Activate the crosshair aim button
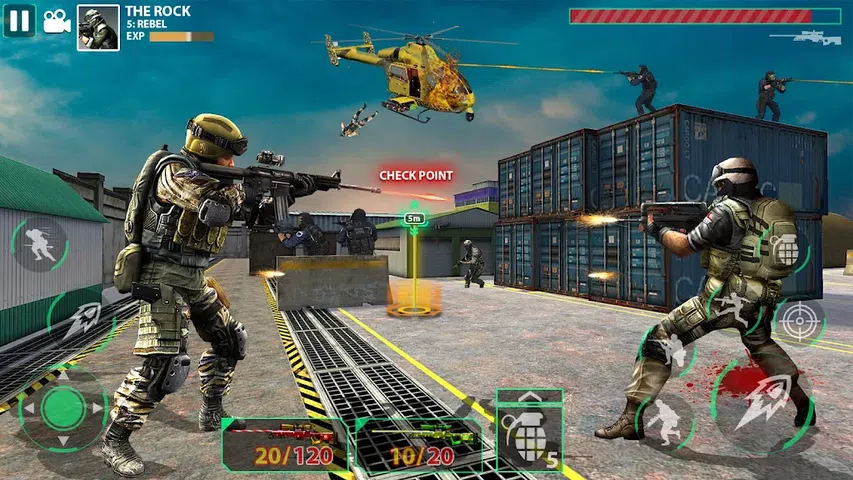 pyautogui.click(x=799, y=321)
